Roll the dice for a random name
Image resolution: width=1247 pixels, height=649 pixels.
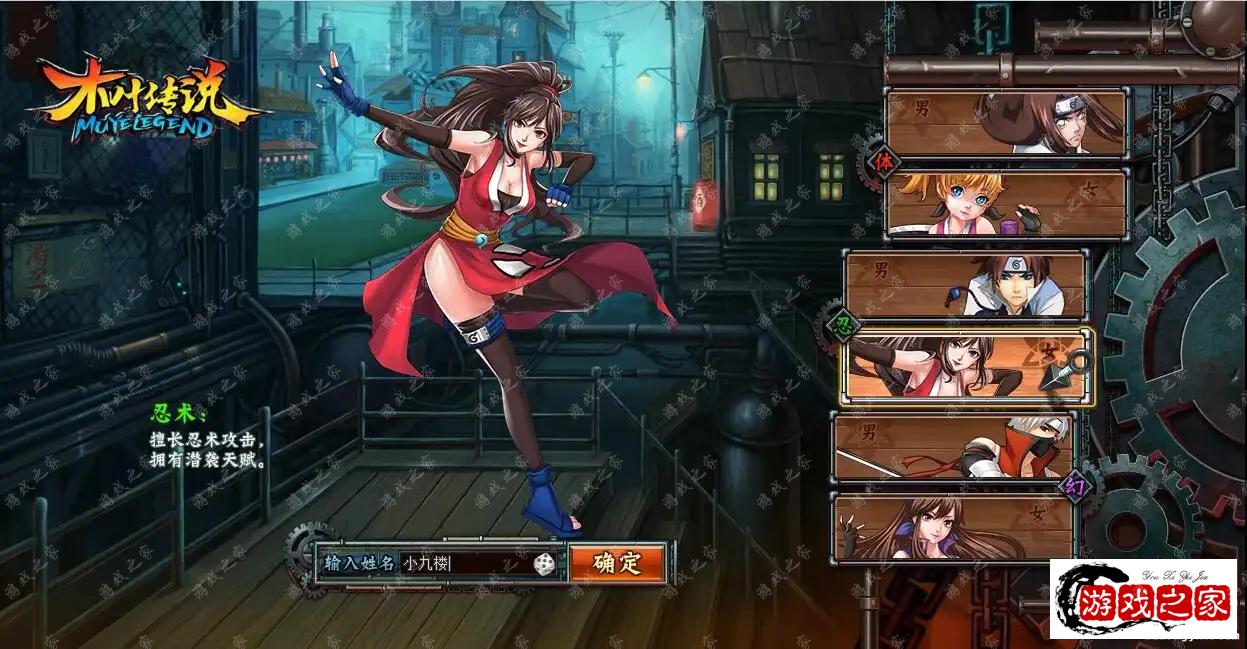tap(543, 565)
